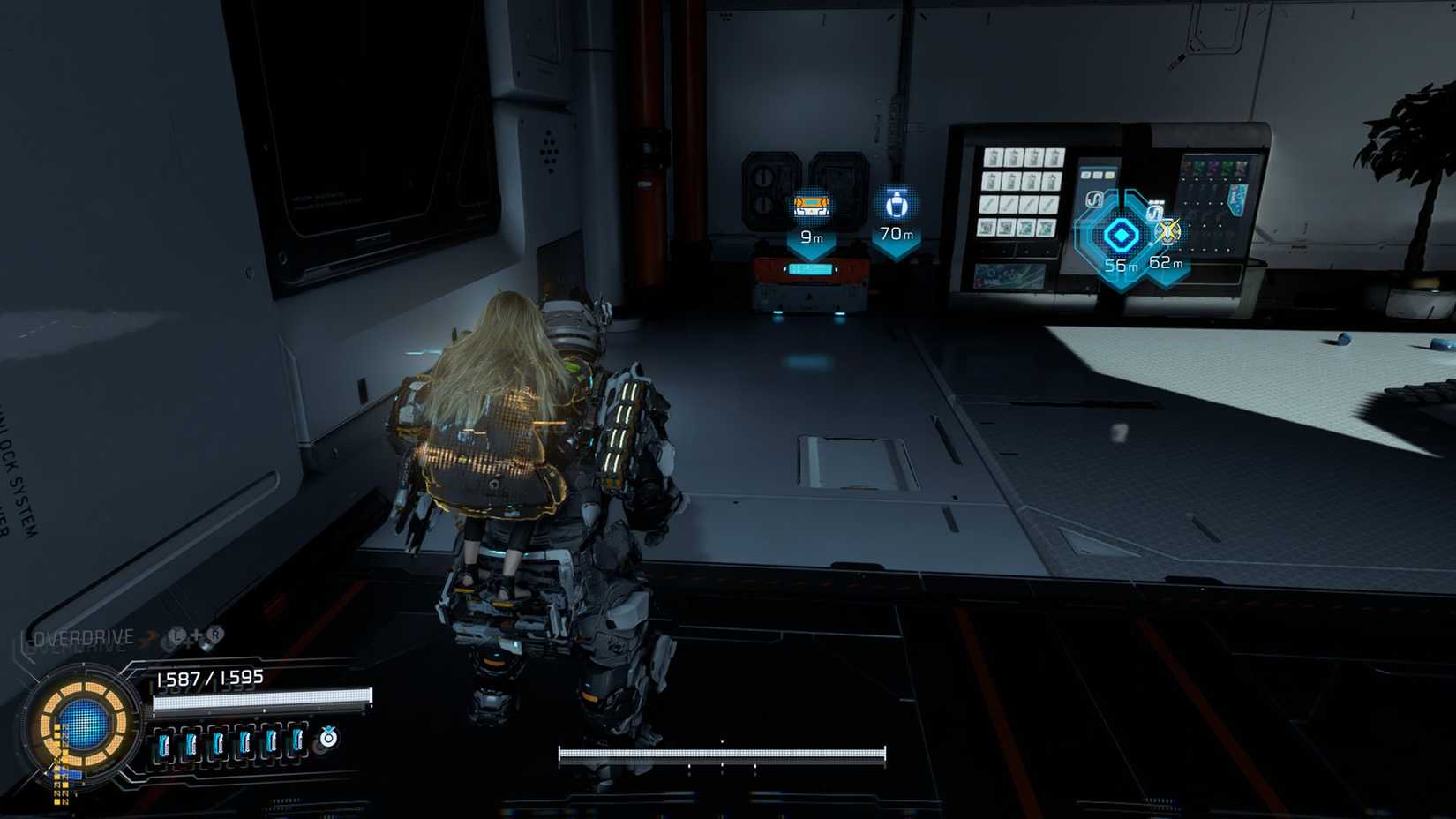1456x819 pixels.
Task: Click the OVERDRIVE label in the HUD
Action: [83, 637]
